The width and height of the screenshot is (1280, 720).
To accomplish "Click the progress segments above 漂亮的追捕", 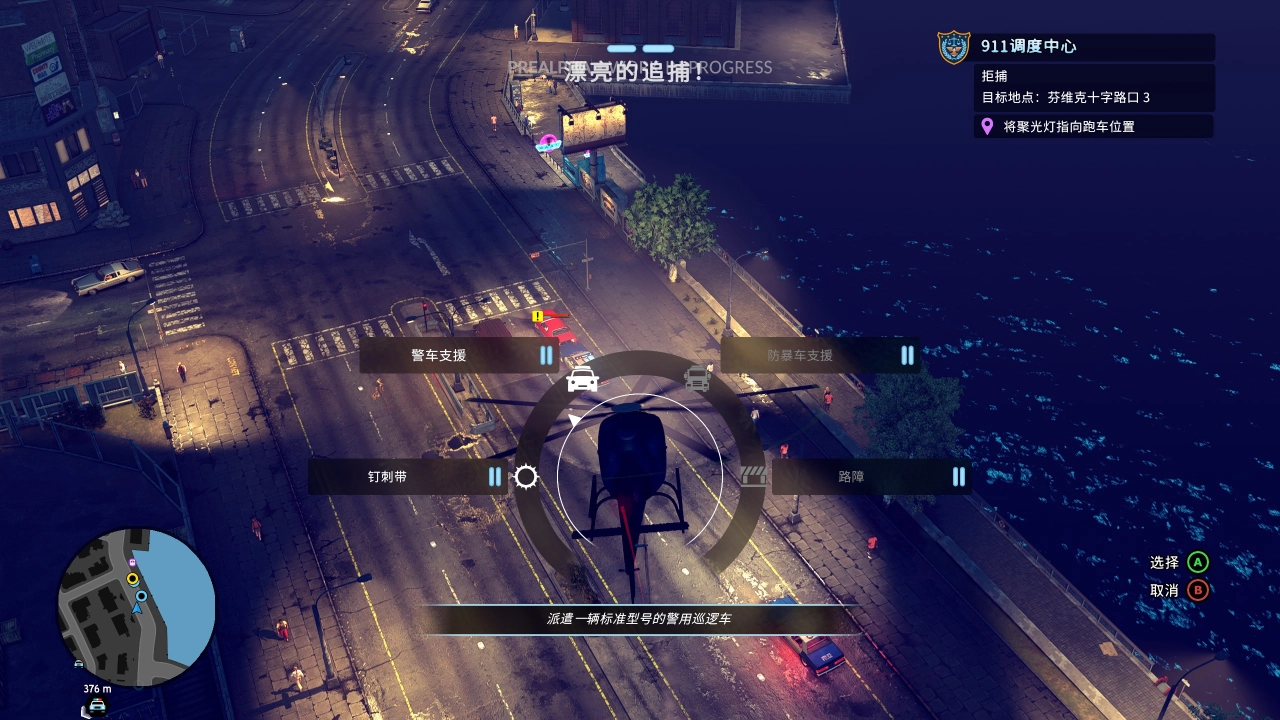I will pyautogui.click(x=640, y=47).
